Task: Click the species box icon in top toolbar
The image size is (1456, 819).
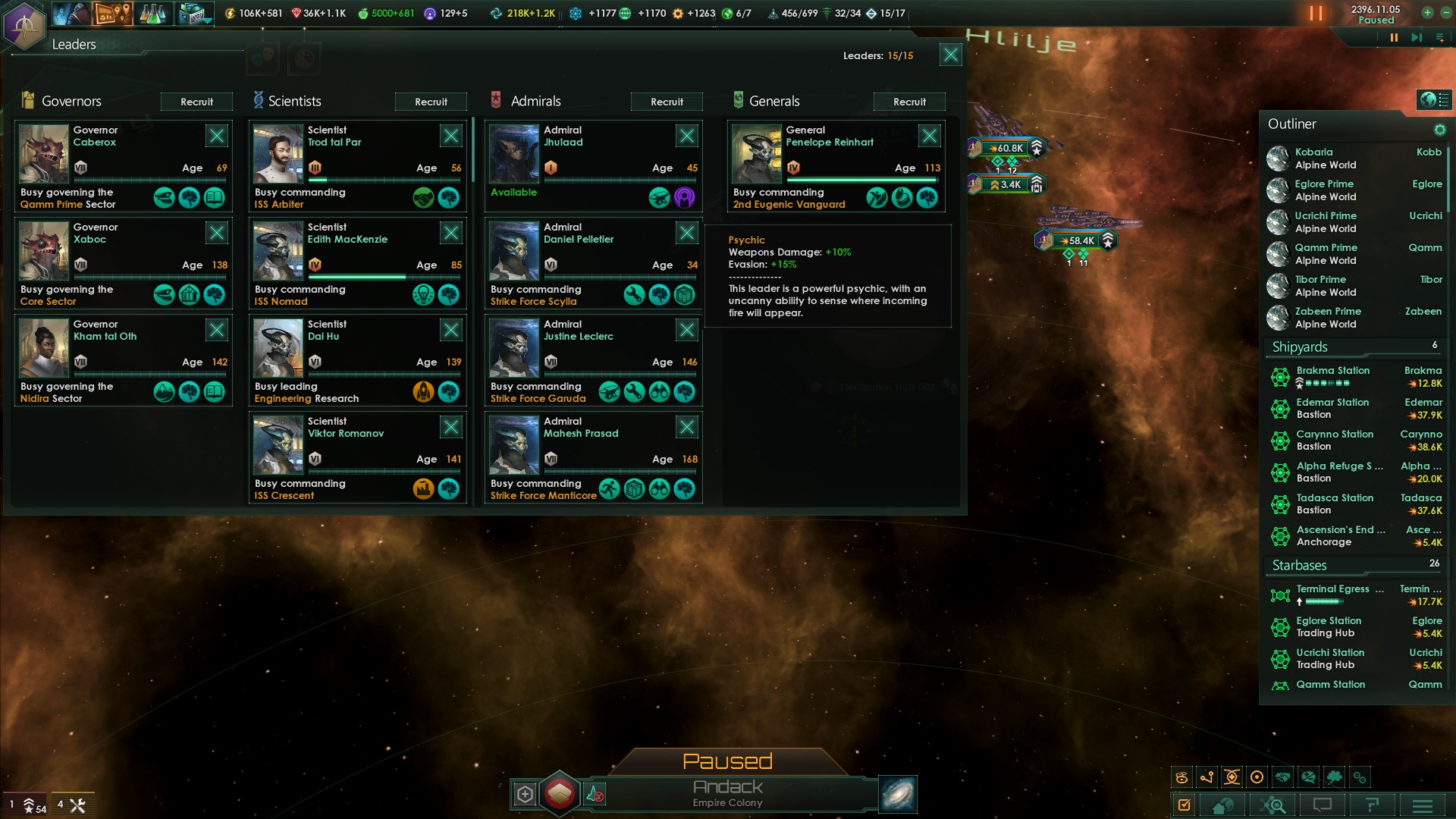Action: (190, 13)
